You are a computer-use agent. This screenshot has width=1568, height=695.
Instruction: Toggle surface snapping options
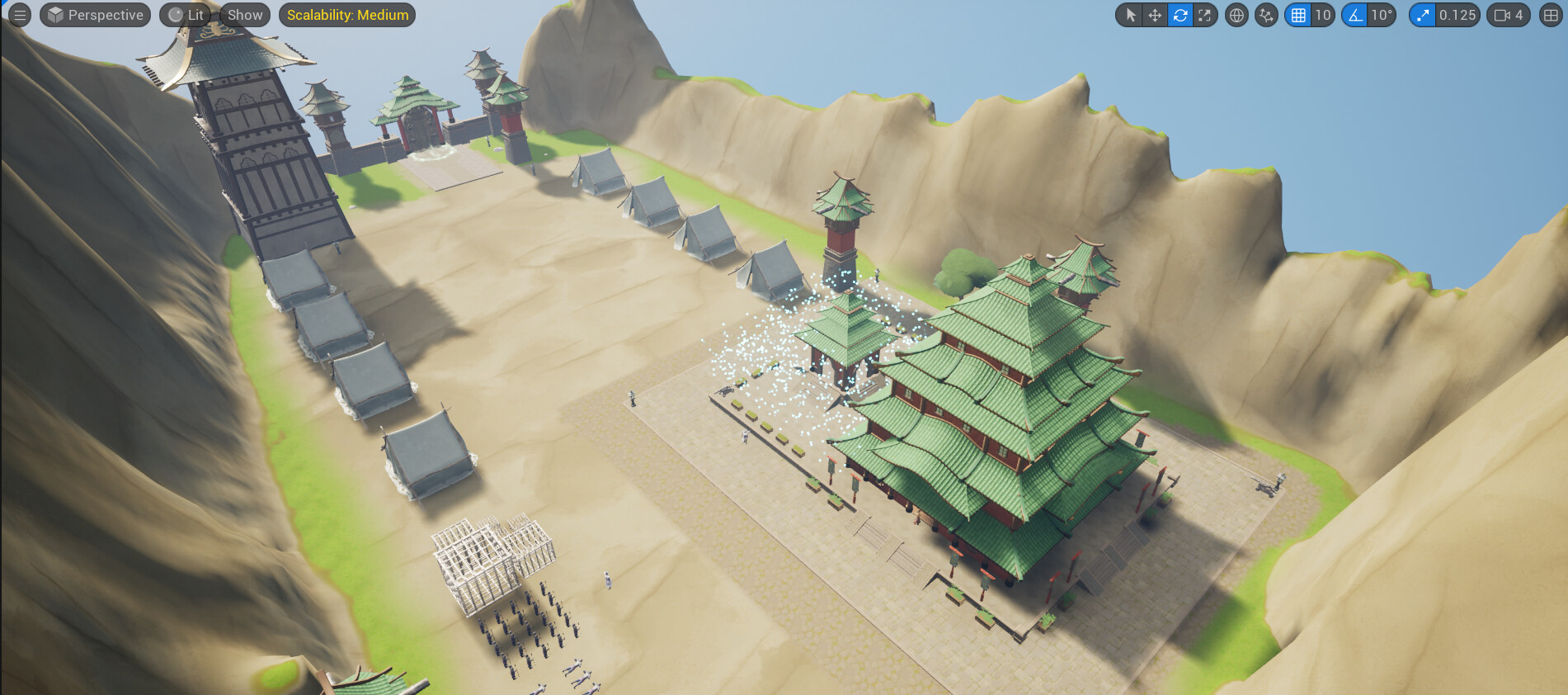tap(1264, 15)
